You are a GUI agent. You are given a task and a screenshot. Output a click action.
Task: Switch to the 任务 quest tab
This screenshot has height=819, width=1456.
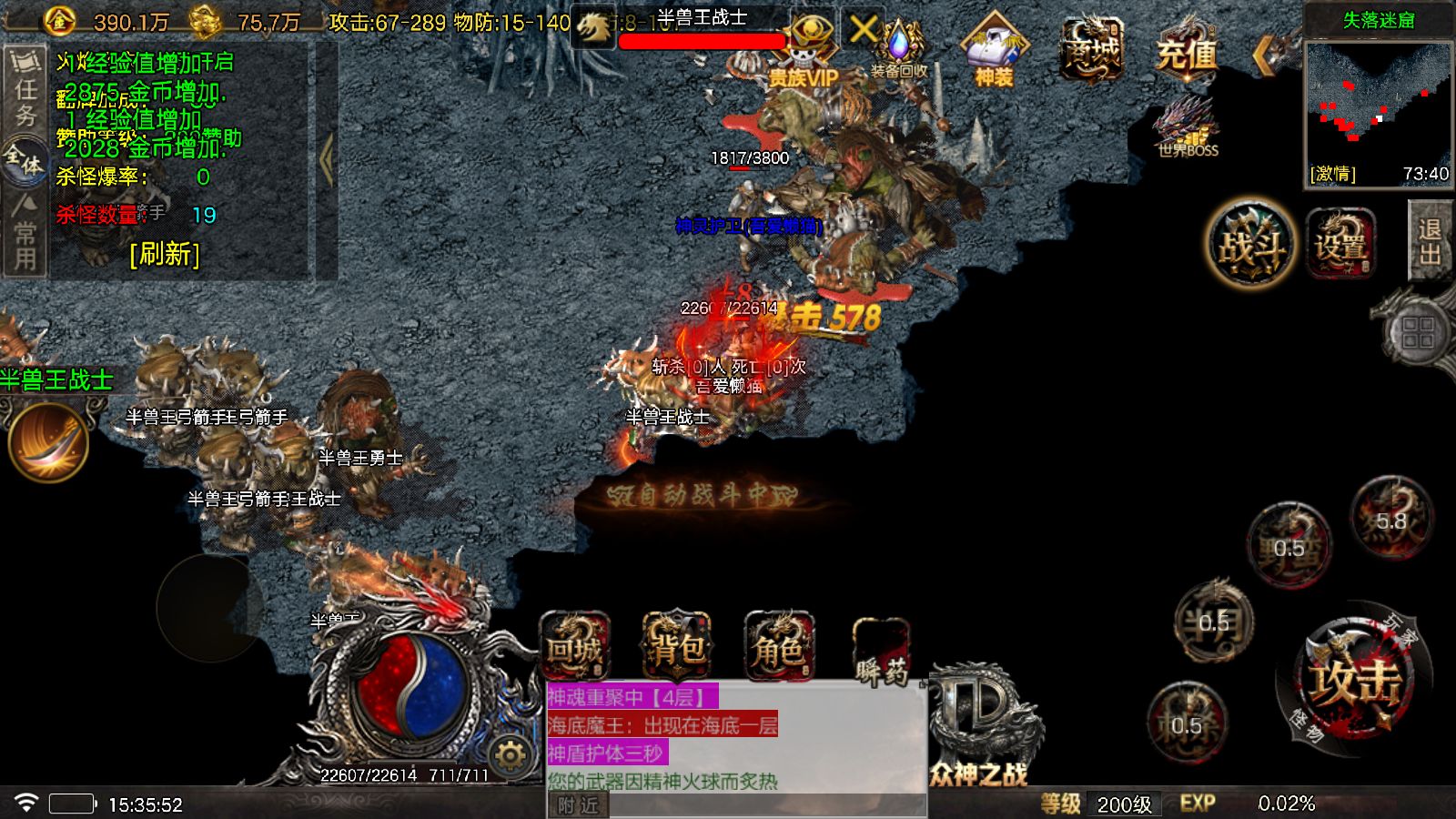(x=25, y=91)
